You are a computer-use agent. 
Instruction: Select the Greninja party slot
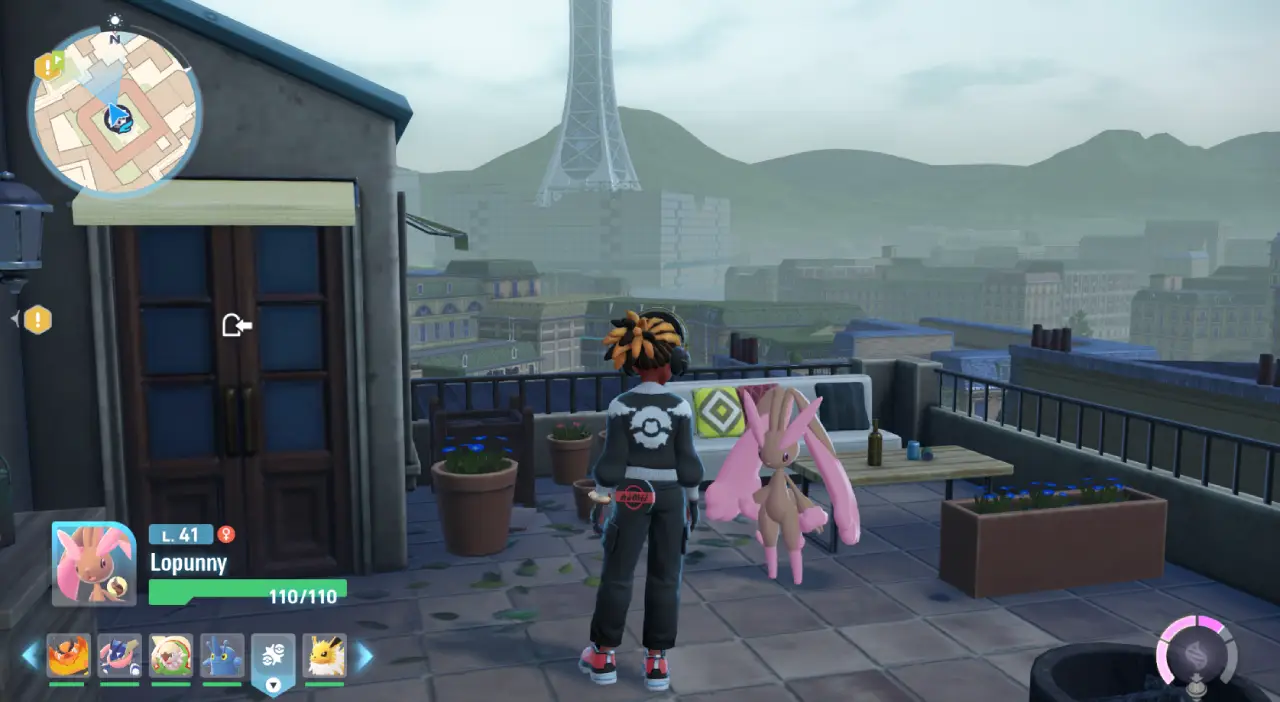pos(119,656)
